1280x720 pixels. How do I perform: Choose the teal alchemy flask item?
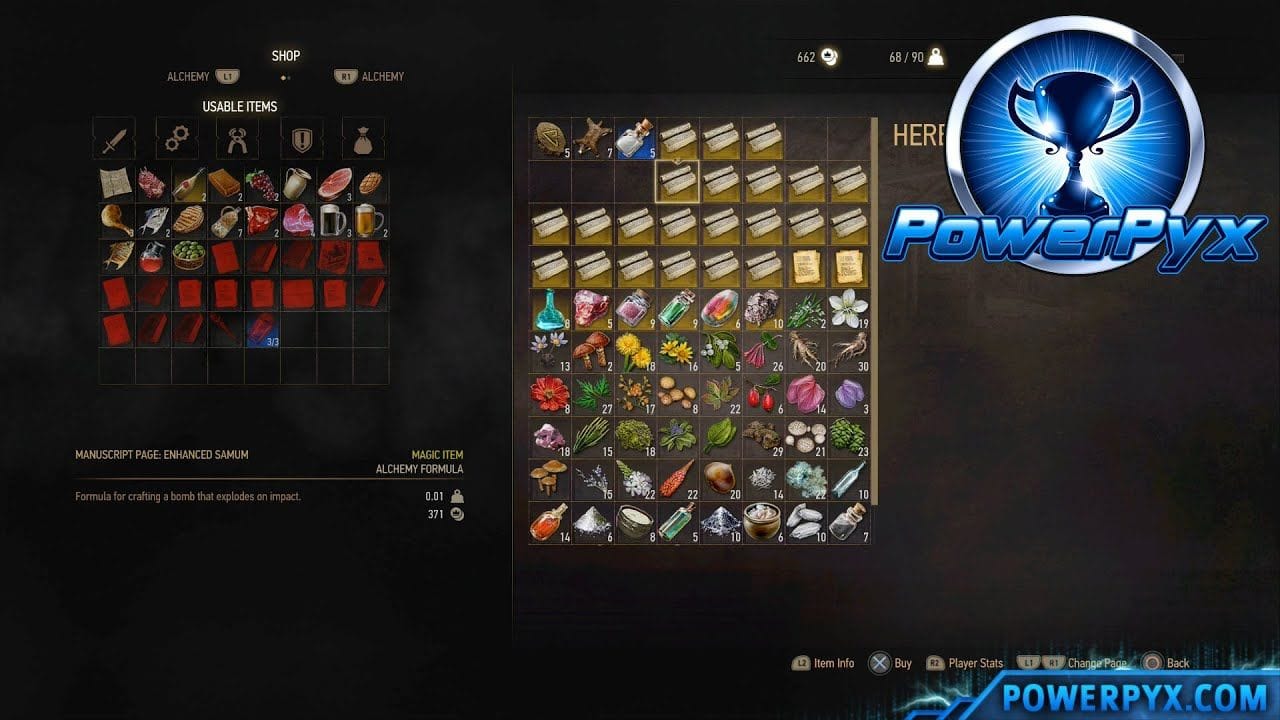tap(549, 308)
